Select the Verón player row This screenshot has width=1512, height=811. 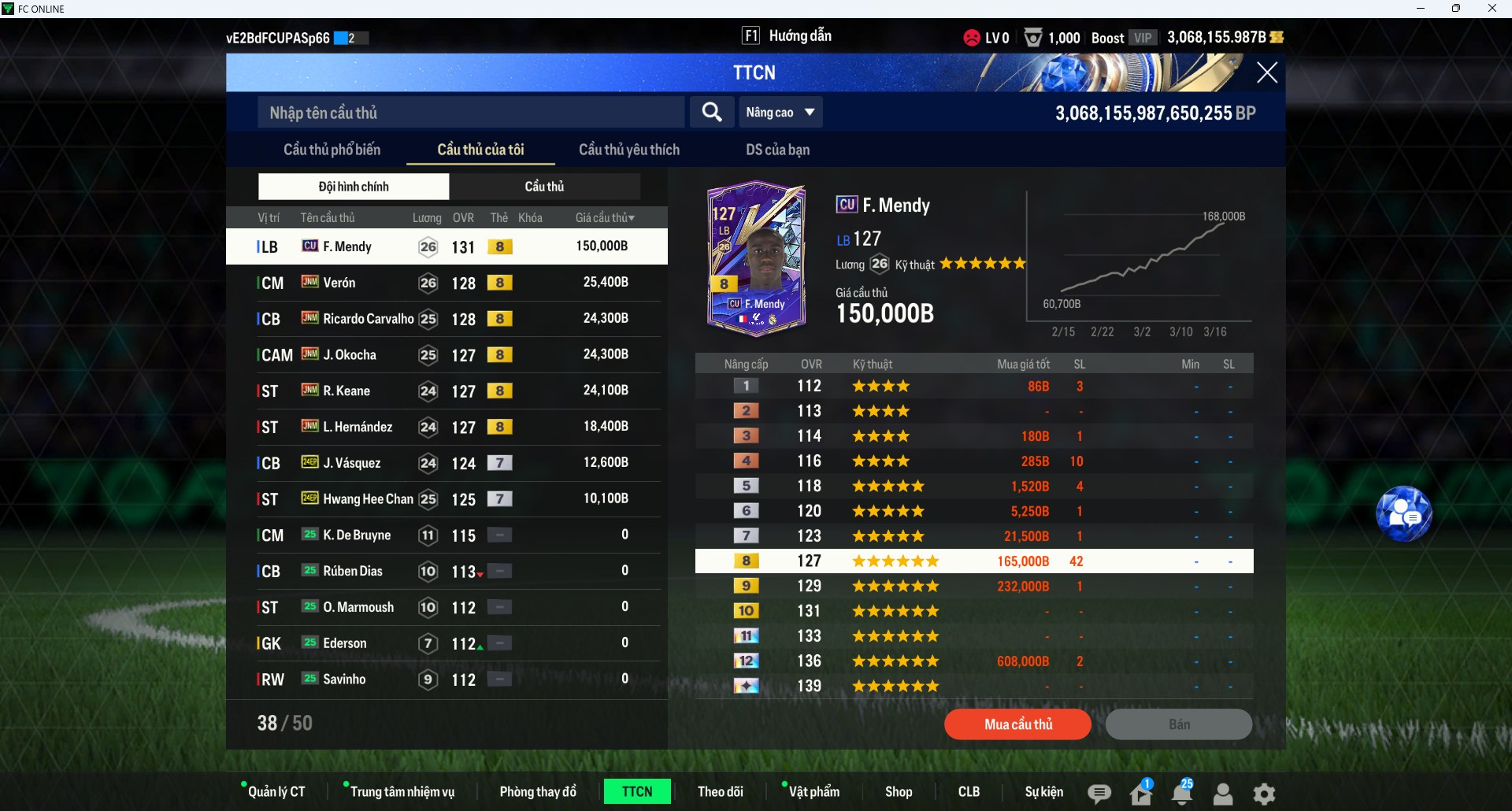click(x=446, y=283)
